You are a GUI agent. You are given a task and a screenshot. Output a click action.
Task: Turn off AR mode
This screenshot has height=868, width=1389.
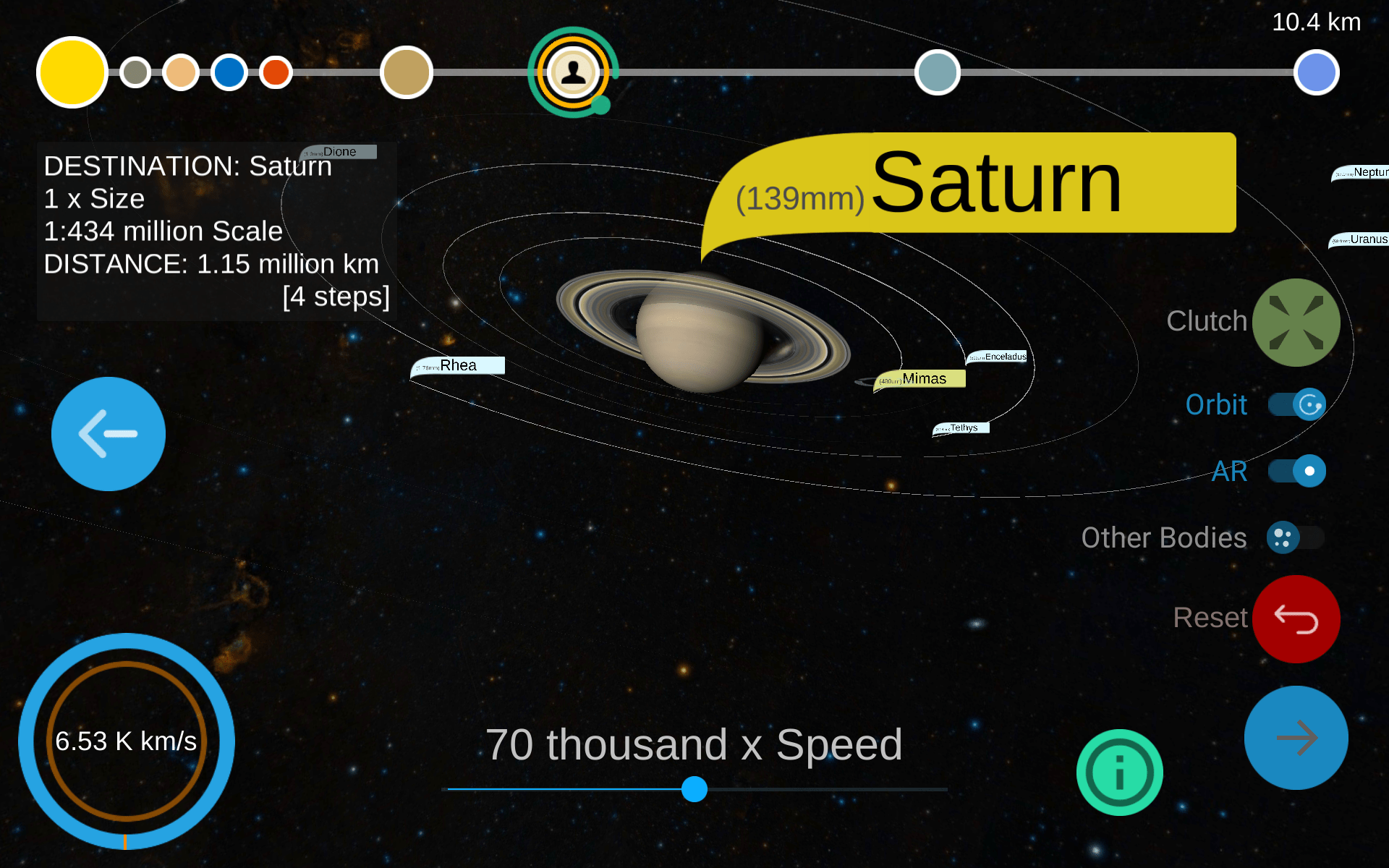(1295, 471)
